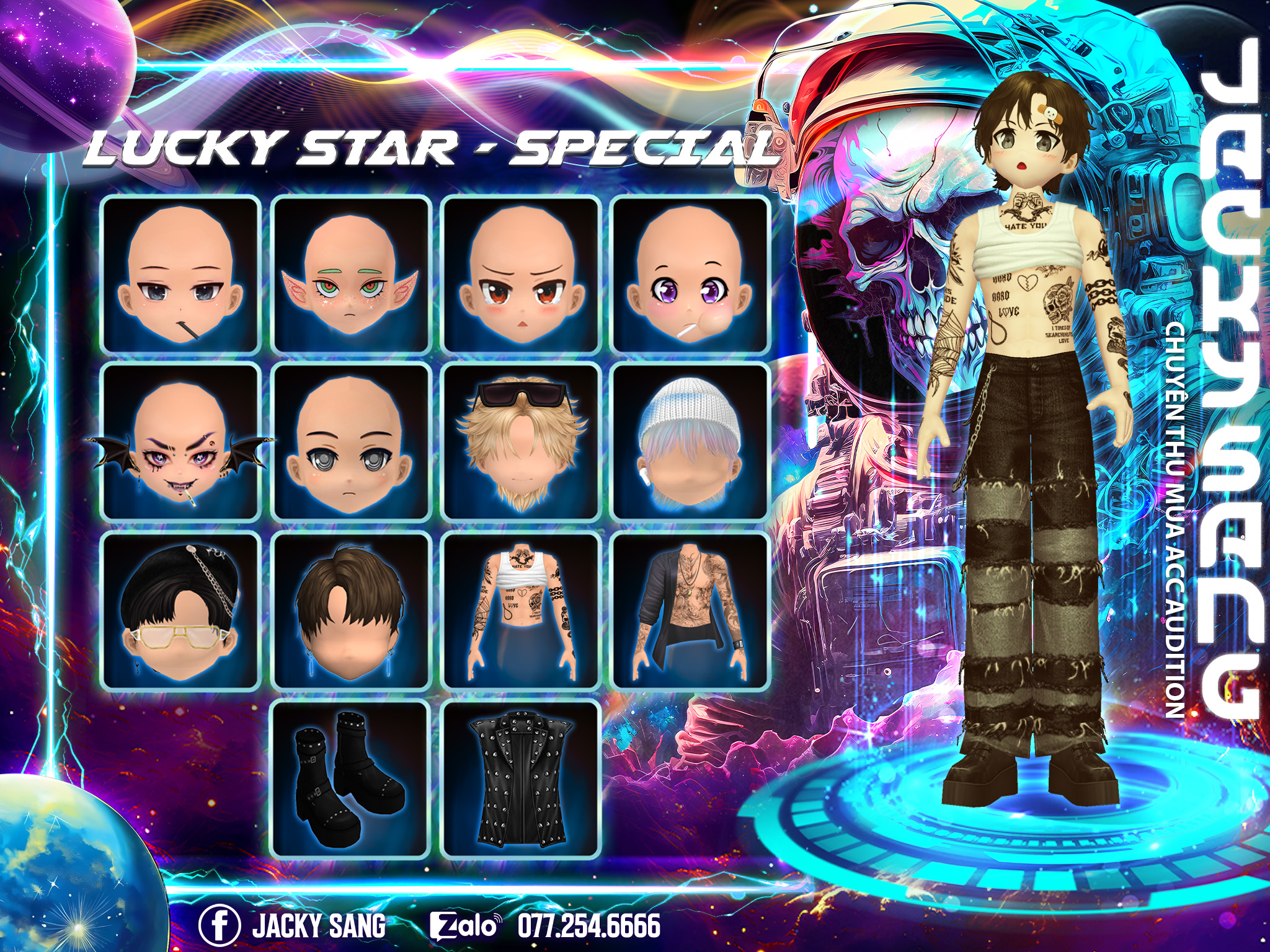Select the brown hair with drop earrings
This screenshot has width=1270, height=952.
(351, 610)
